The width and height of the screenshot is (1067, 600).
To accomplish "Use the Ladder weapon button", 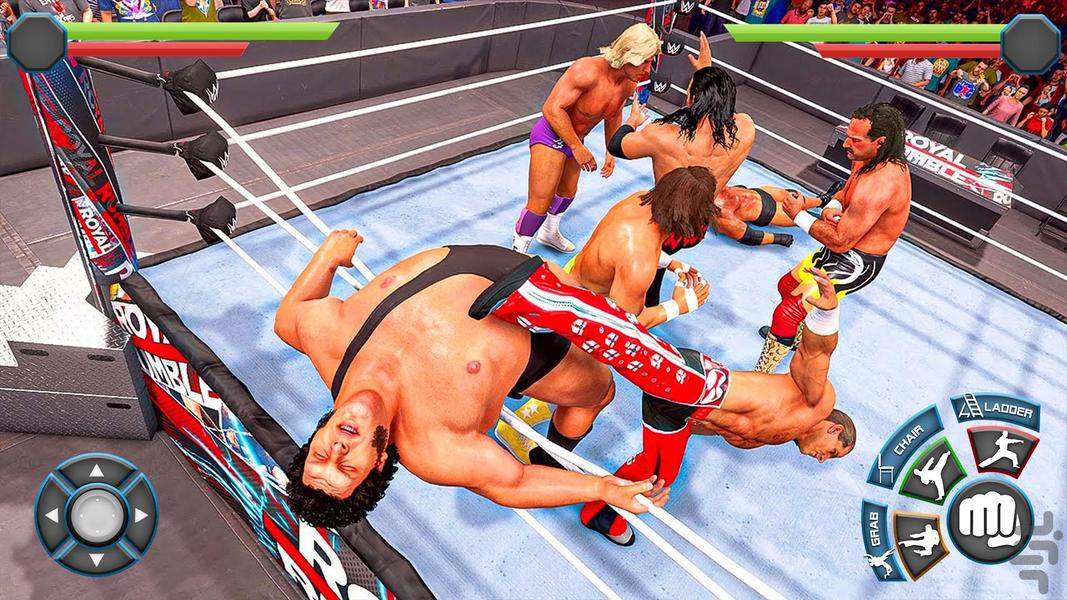I will pyautogui.click(x=996, y=410).
